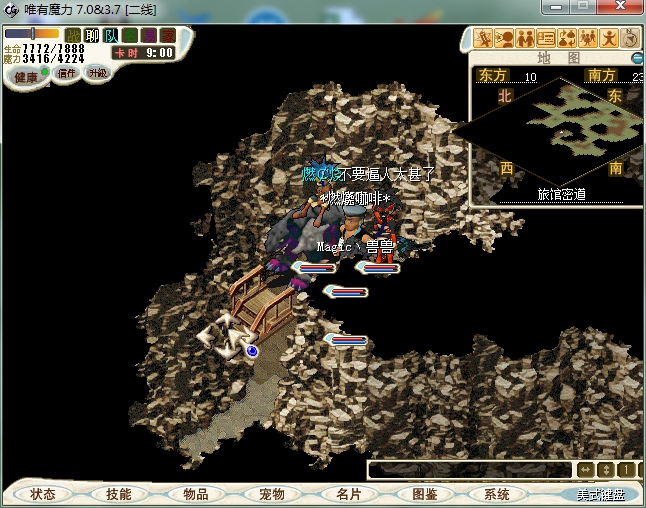The height and width of the screenshot is (508, 646).
Task: Open the 系统 system menu
Action: pyautogui.click(x=497, y=494)
